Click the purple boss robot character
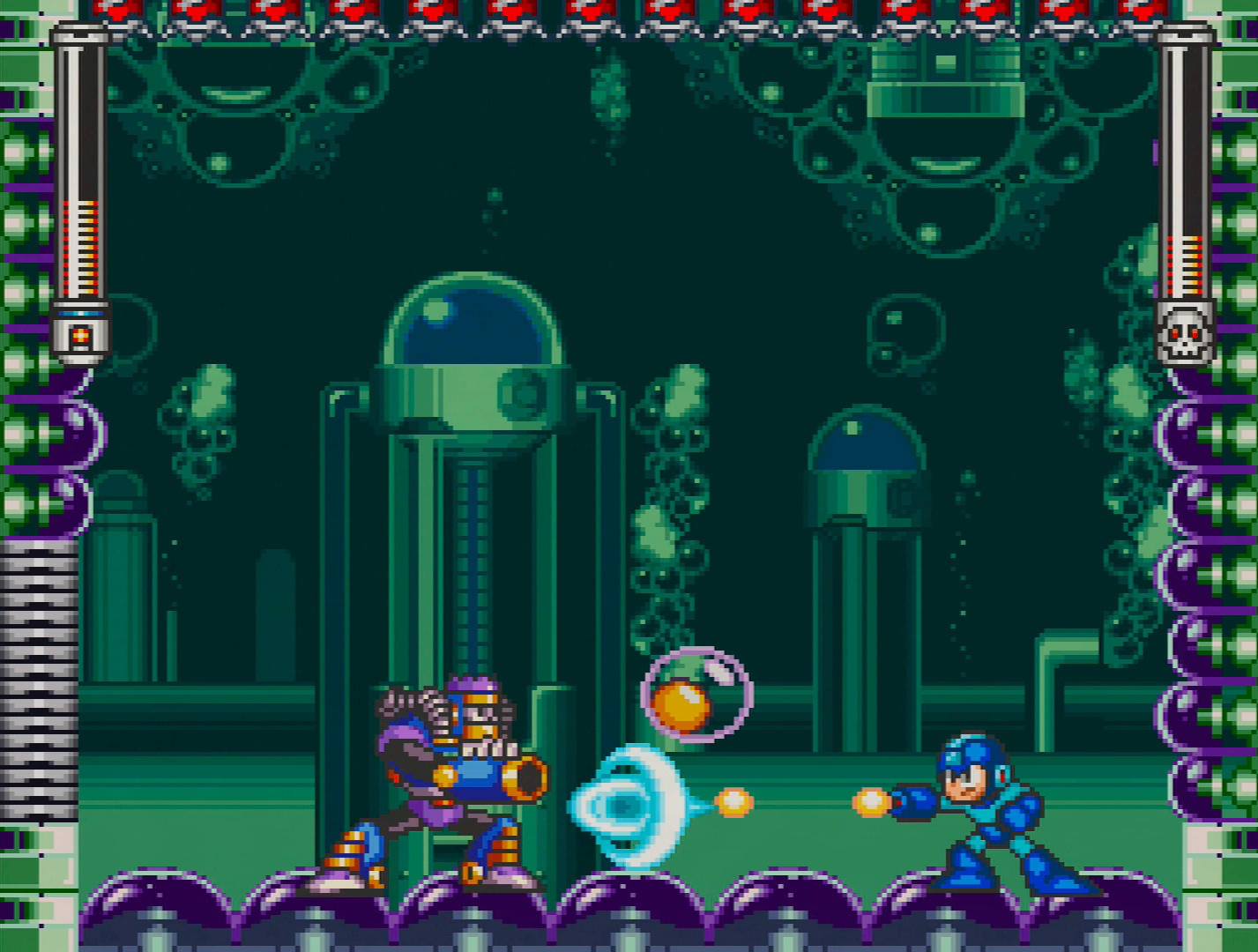The image size is (1258, 952). 441,785
